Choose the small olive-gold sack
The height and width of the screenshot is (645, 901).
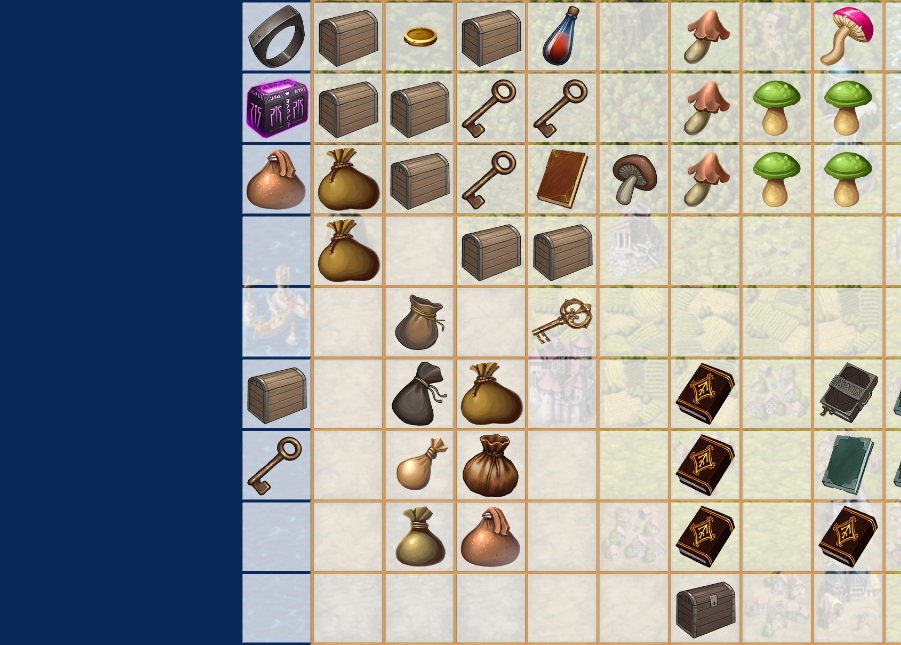419,537
